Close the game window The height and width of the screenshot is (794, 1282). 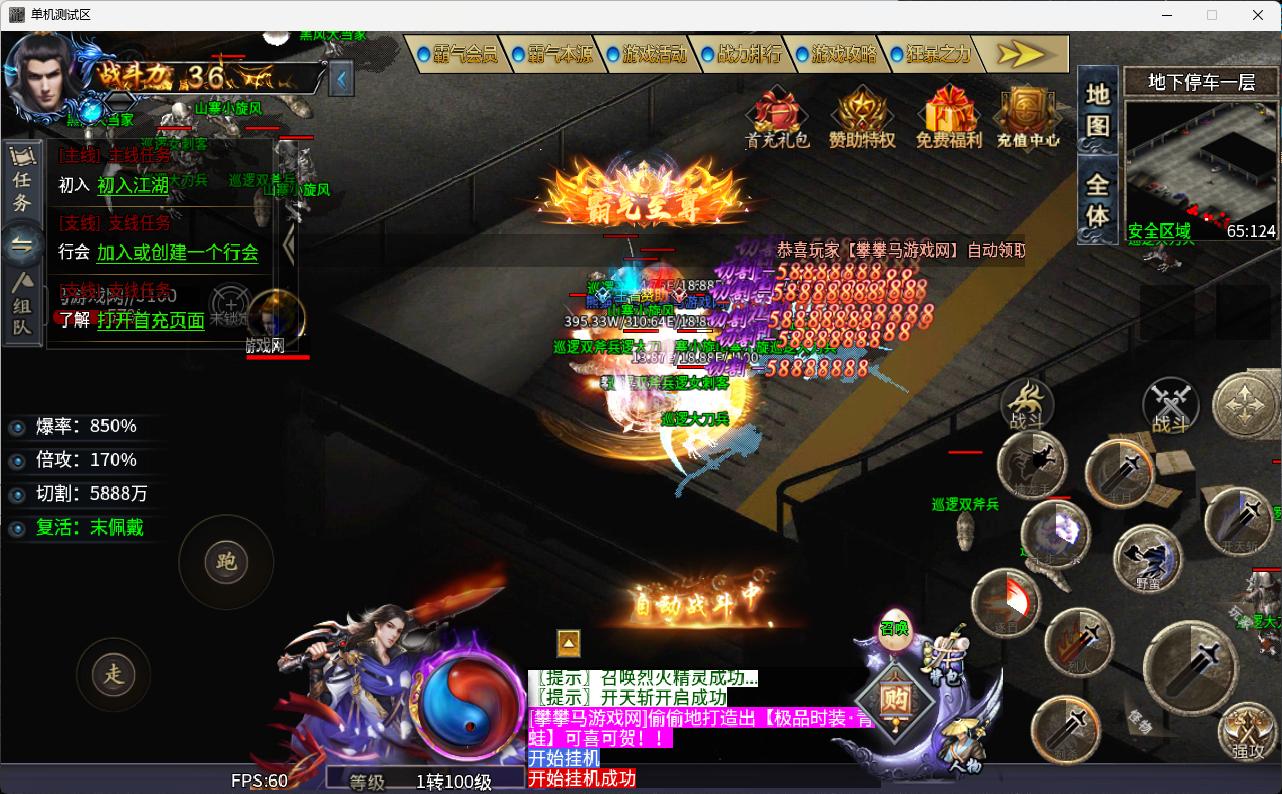pyautogui.click(x=1258, y=15)
